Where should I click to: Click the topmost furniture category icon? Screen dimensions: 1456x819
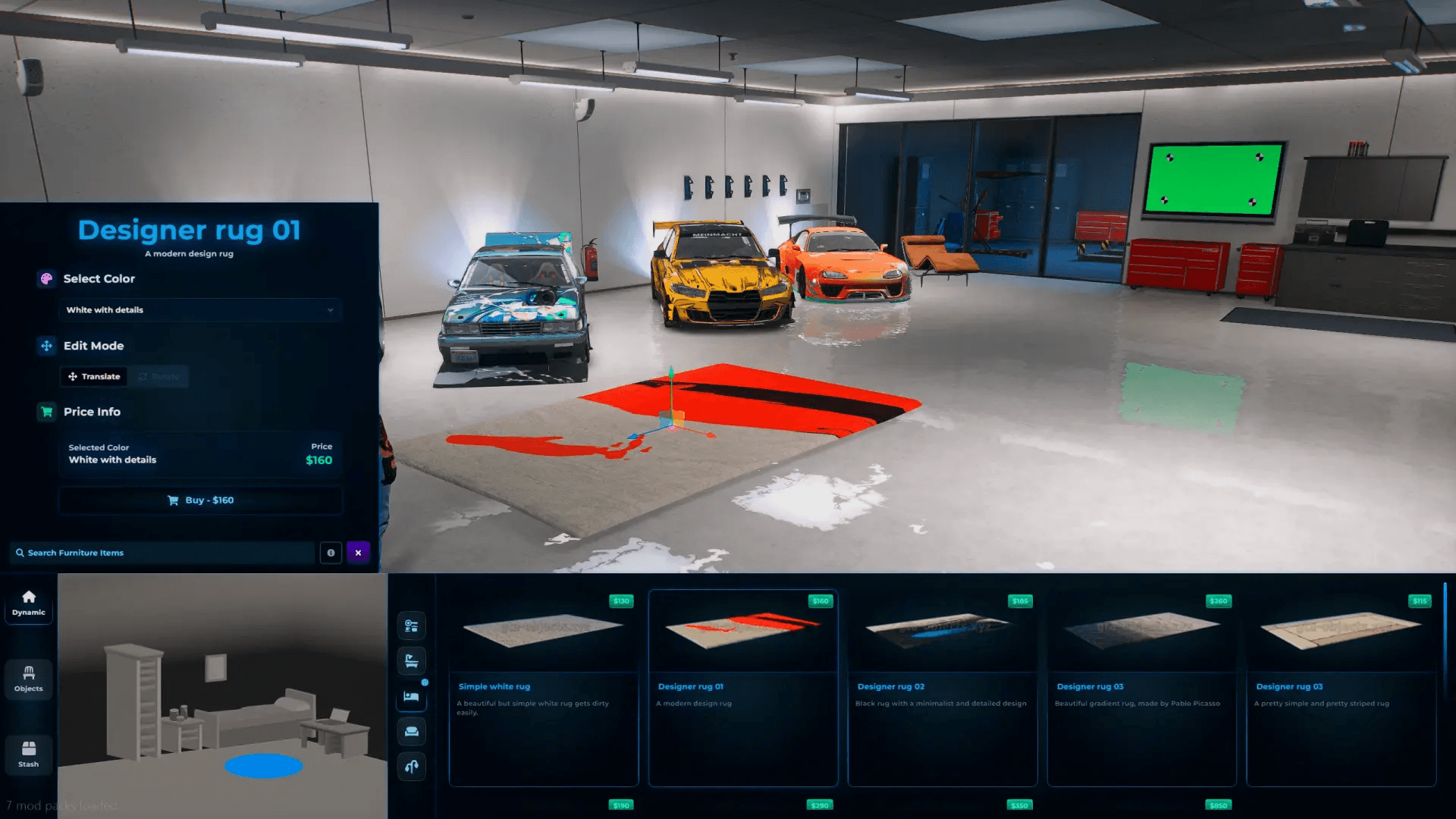(412, 626)
